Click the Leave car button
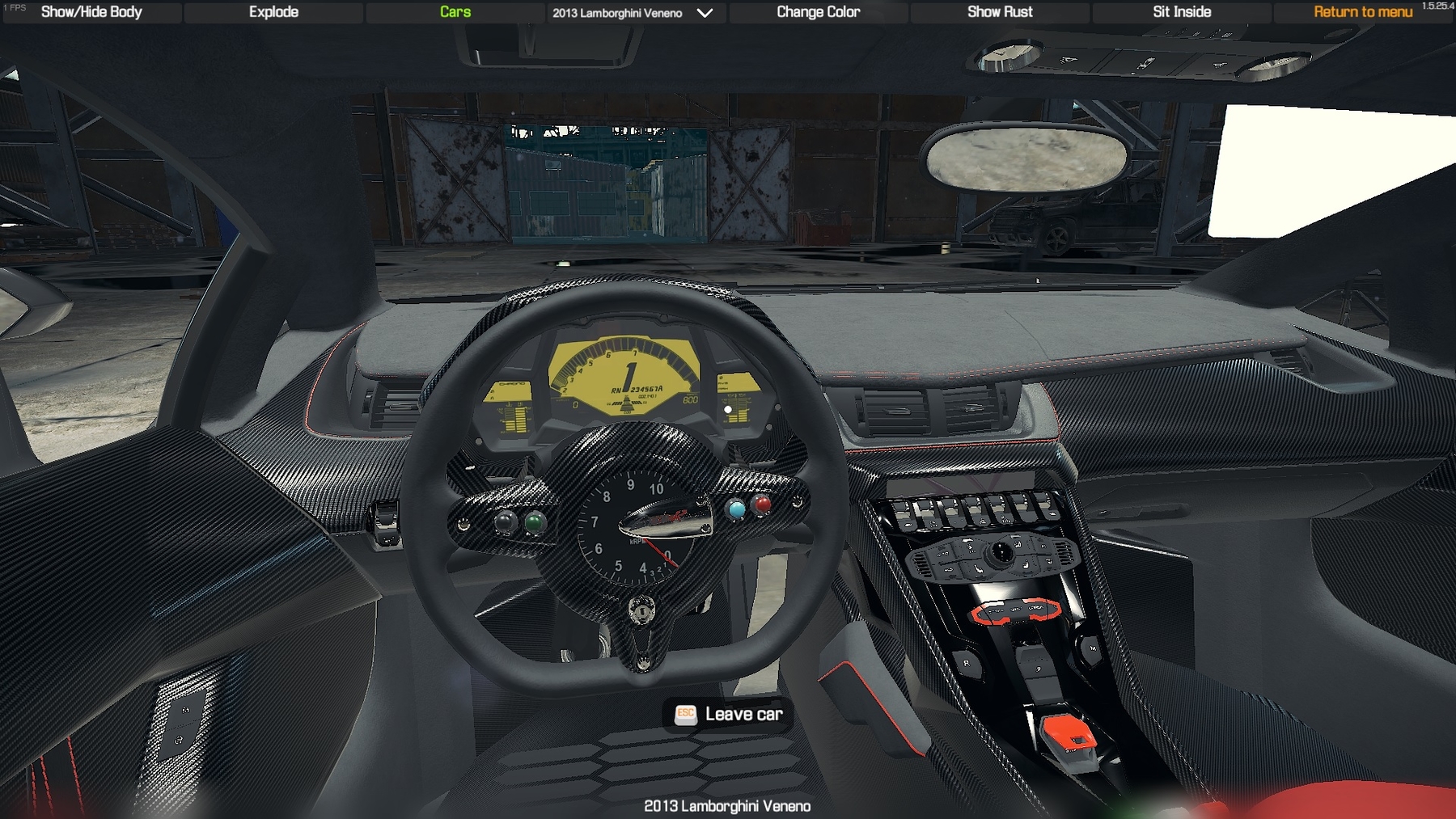 click(x=728, y=715)
